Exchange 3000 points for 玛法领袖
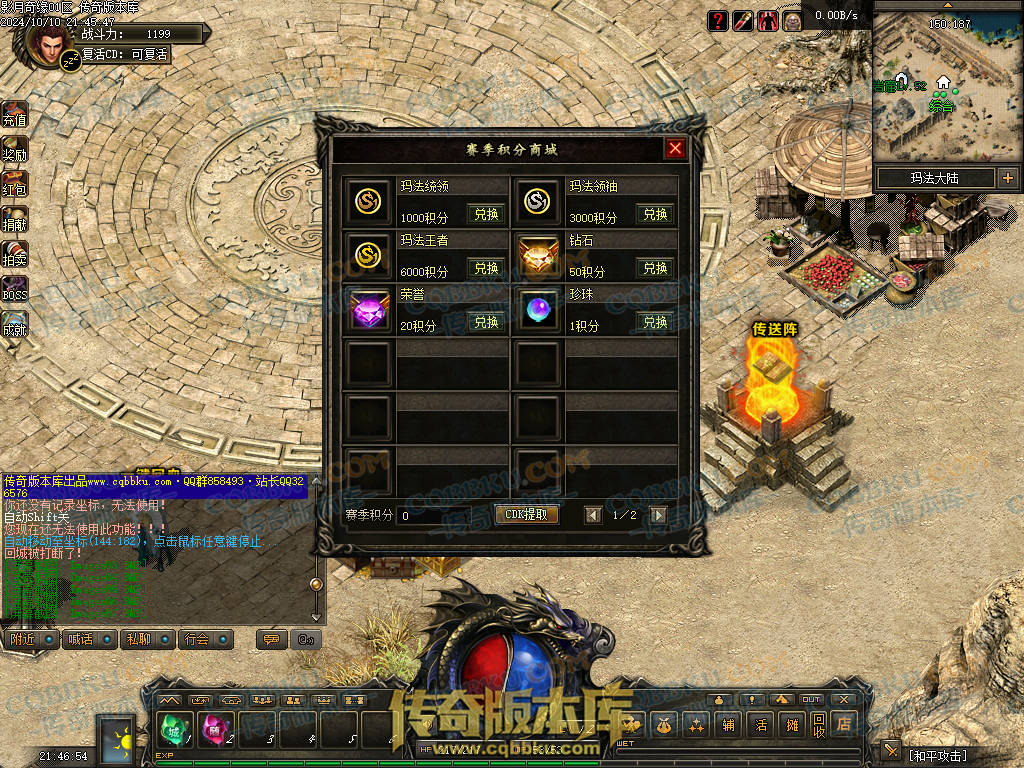Viewport: 1024px width, 768px height. tap(655, 214)
